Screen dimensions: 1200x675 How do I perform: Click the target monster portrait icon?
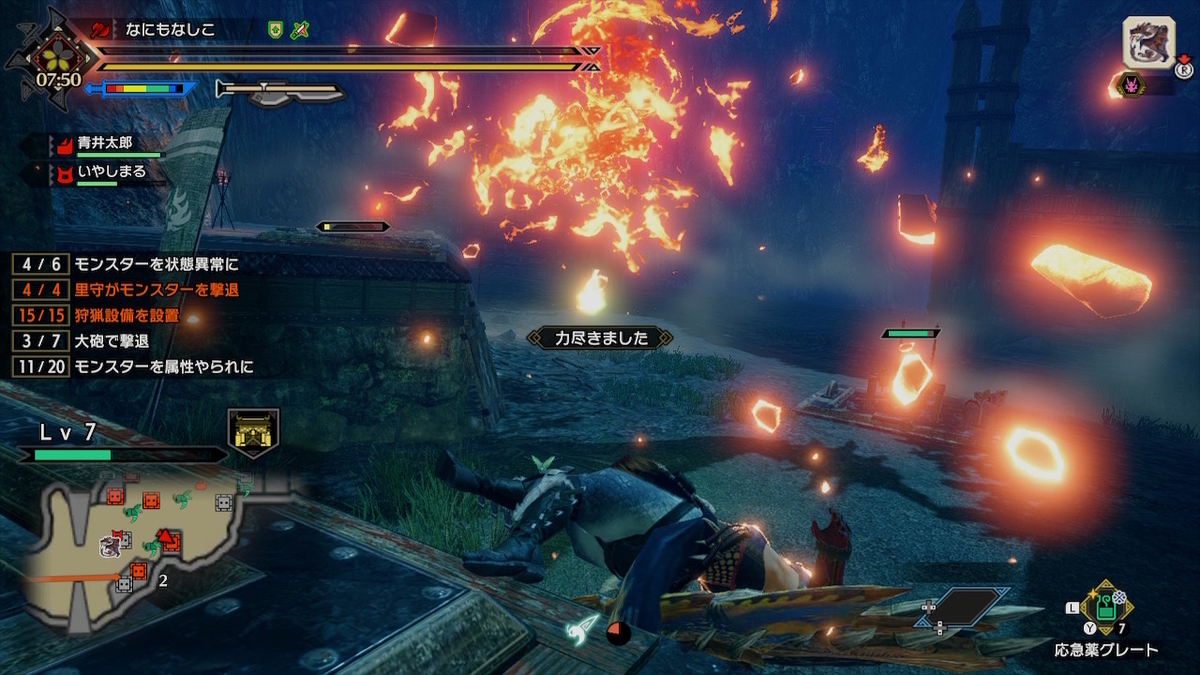[1147, 43]
